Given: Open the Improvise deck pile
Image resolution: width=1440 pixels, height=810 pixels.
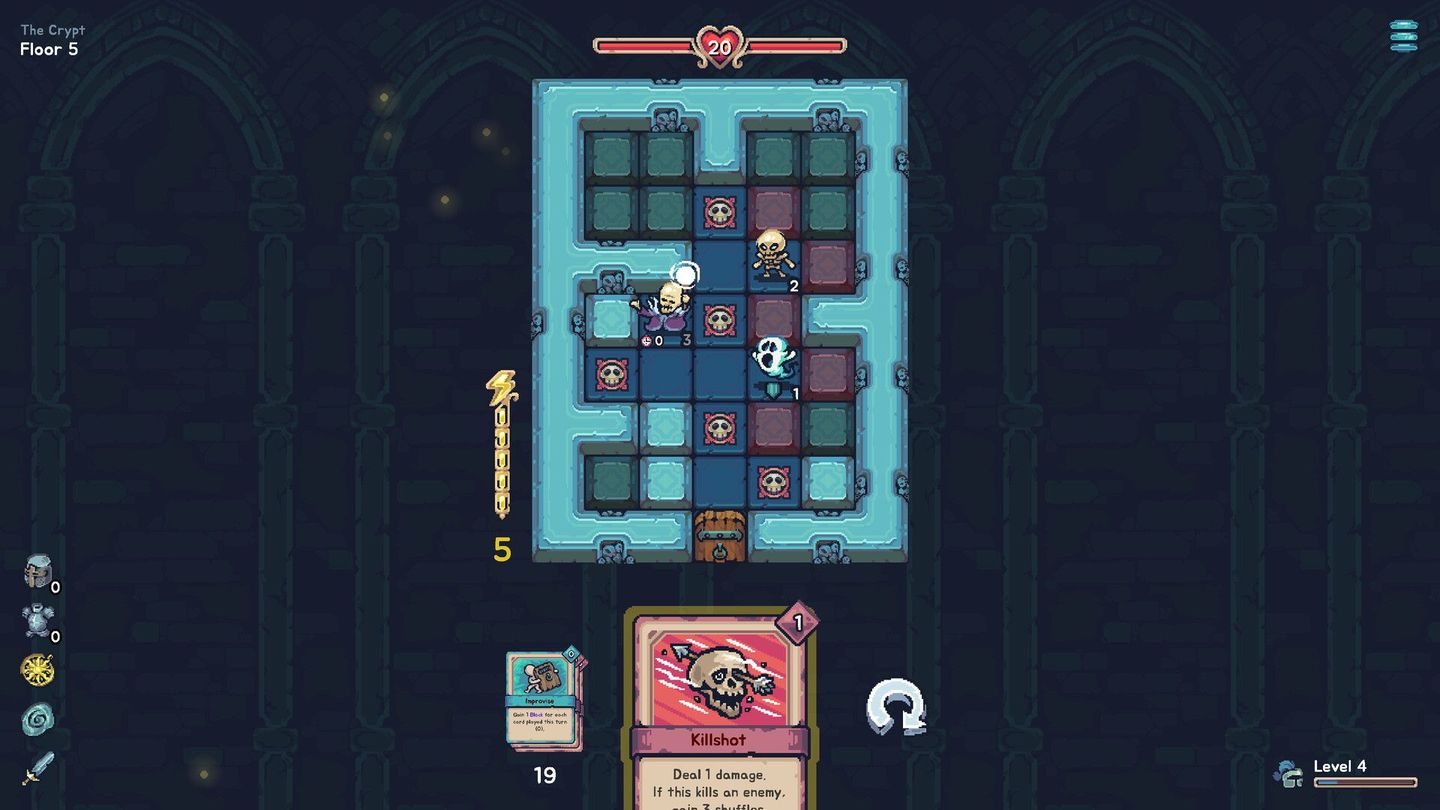Looking at the screenshot, I should pos(543,699).
